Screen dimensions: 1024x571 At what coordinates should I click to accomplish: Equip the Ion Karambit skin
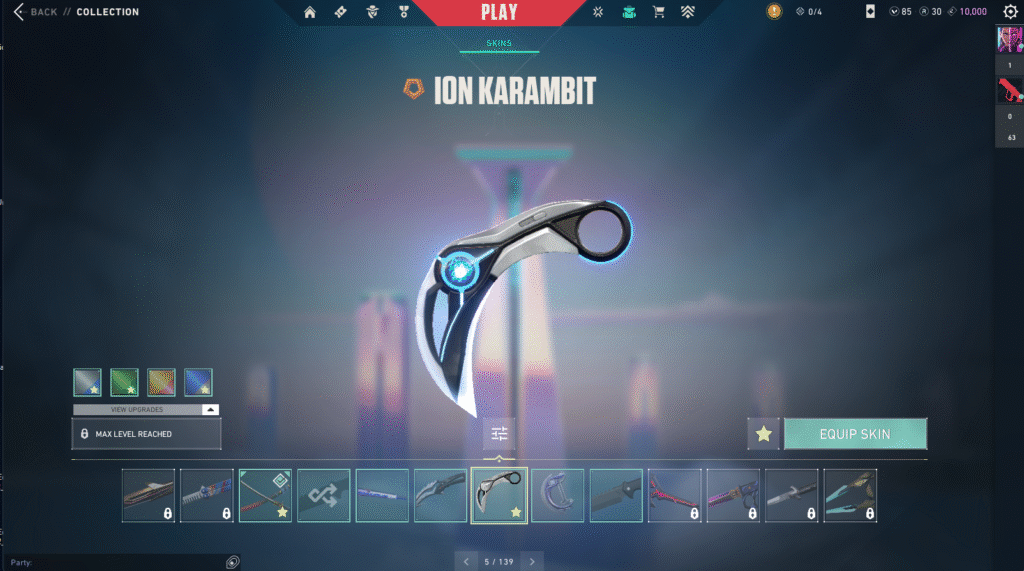pyautogui.click(x=855, y=434)
